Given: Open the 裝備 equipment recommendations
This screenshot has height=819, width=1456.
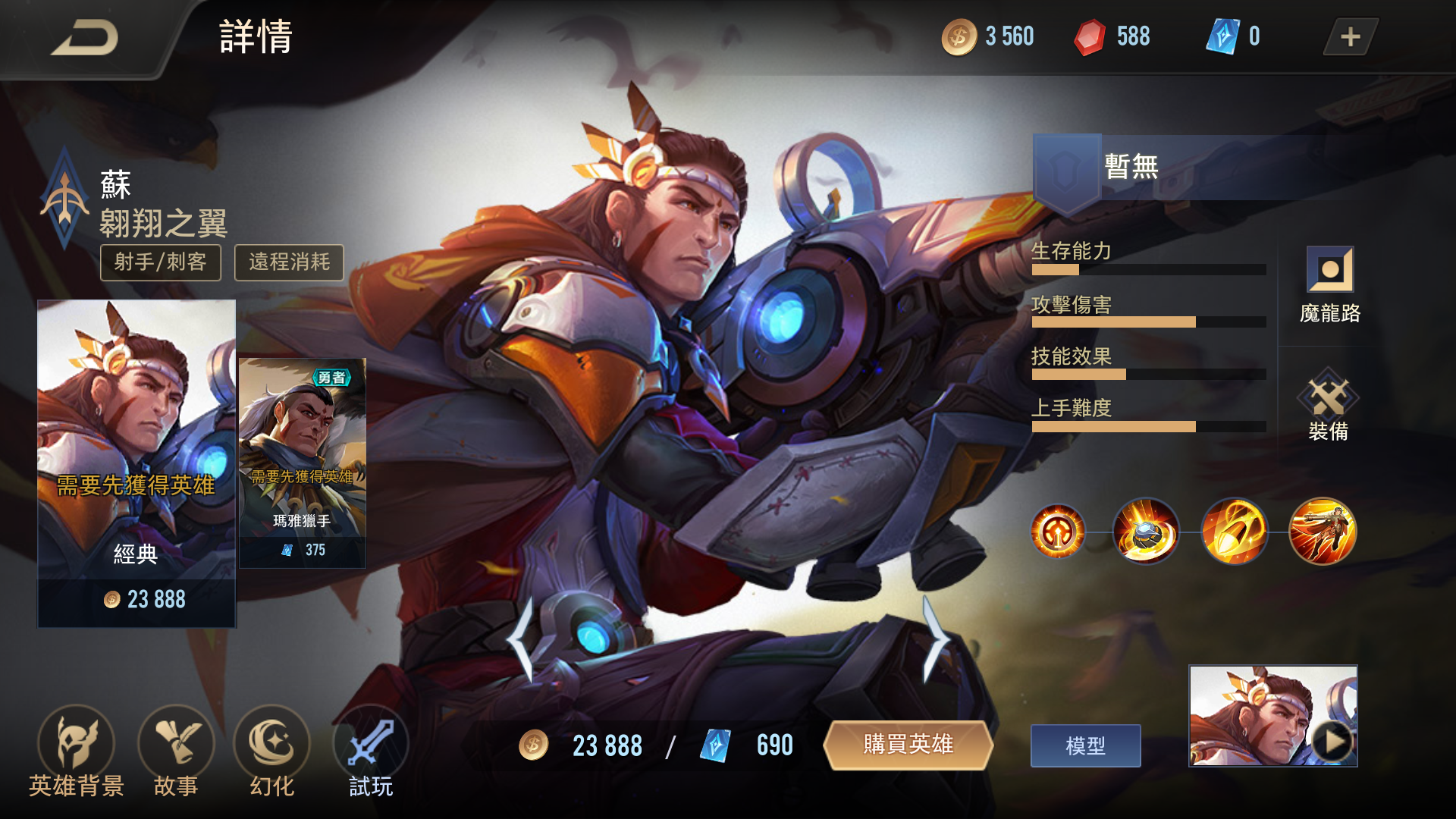Looking at the screenshot, I should [x=1329, y=404].
